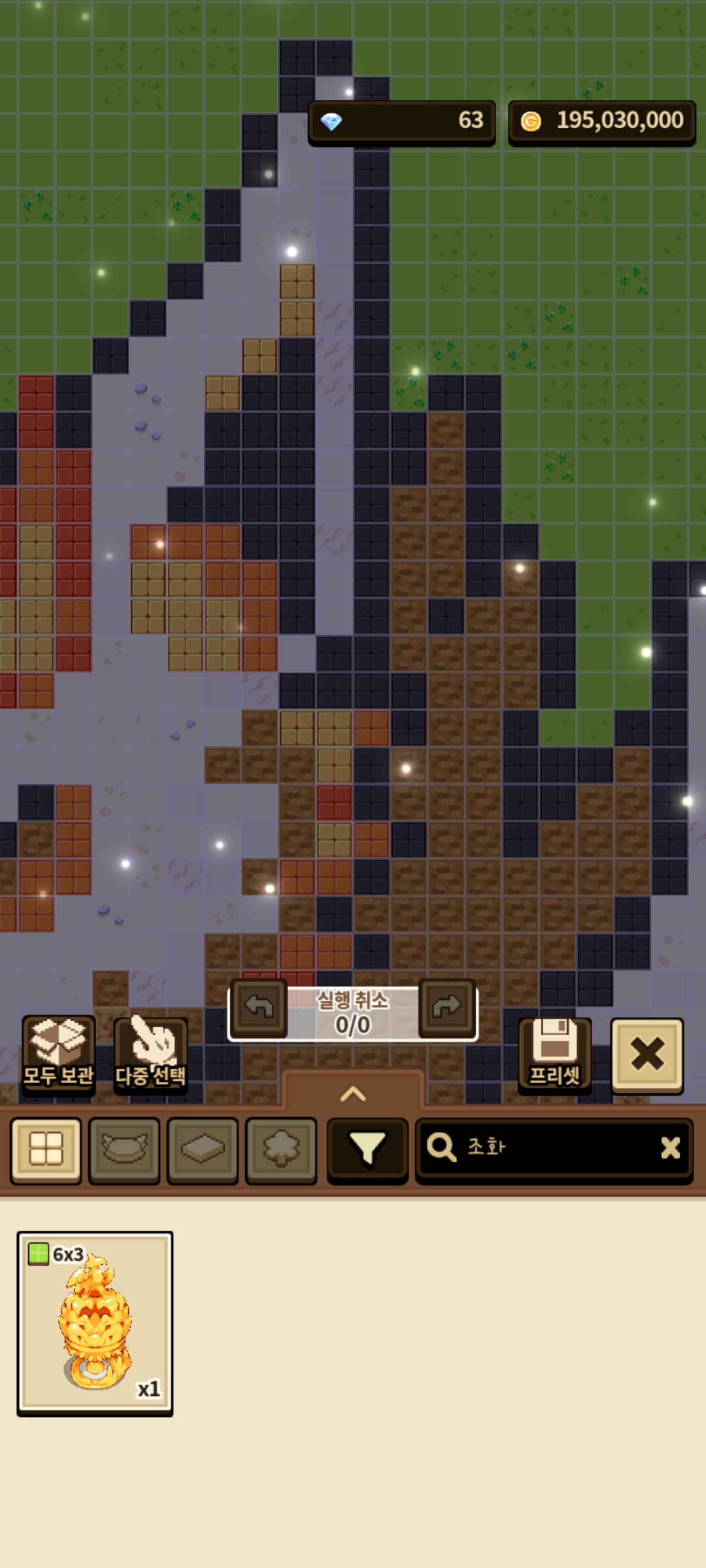Screen dimensions: 706x1568
Task: Select the golden 6x3 flame statue item
Action: [x=95, y=1322]
